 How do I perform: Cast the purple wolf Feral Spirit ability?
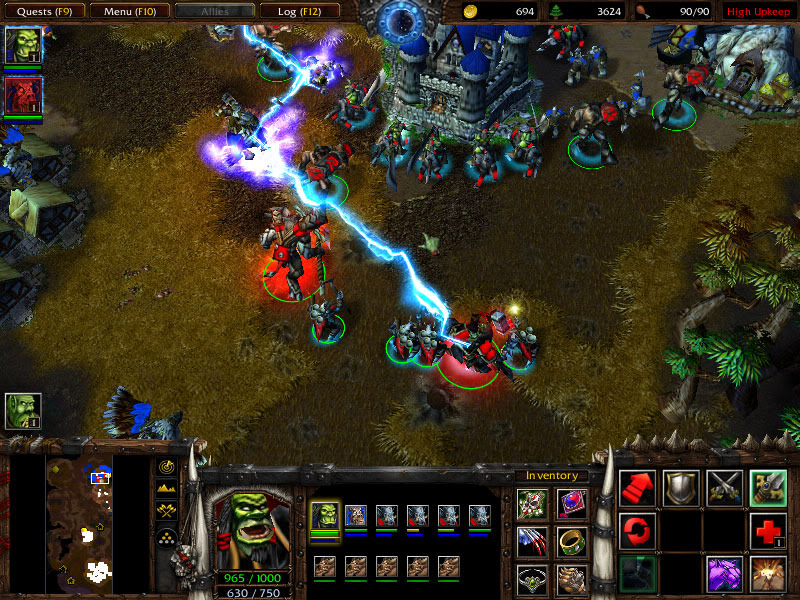pos(724,575)
